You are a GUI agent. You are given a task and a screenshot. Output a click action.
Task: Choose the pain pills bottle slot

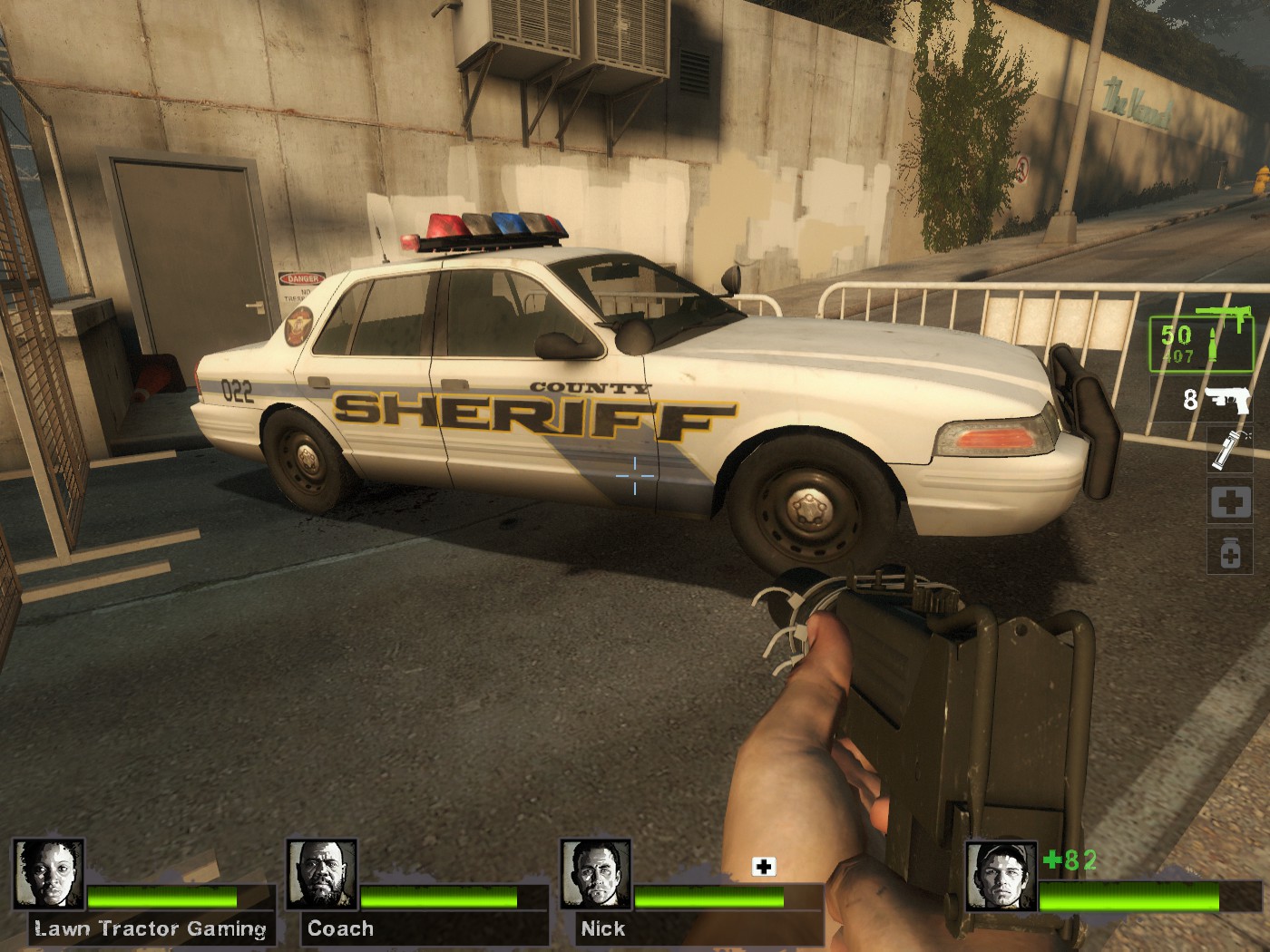(x=1229, y=552)
